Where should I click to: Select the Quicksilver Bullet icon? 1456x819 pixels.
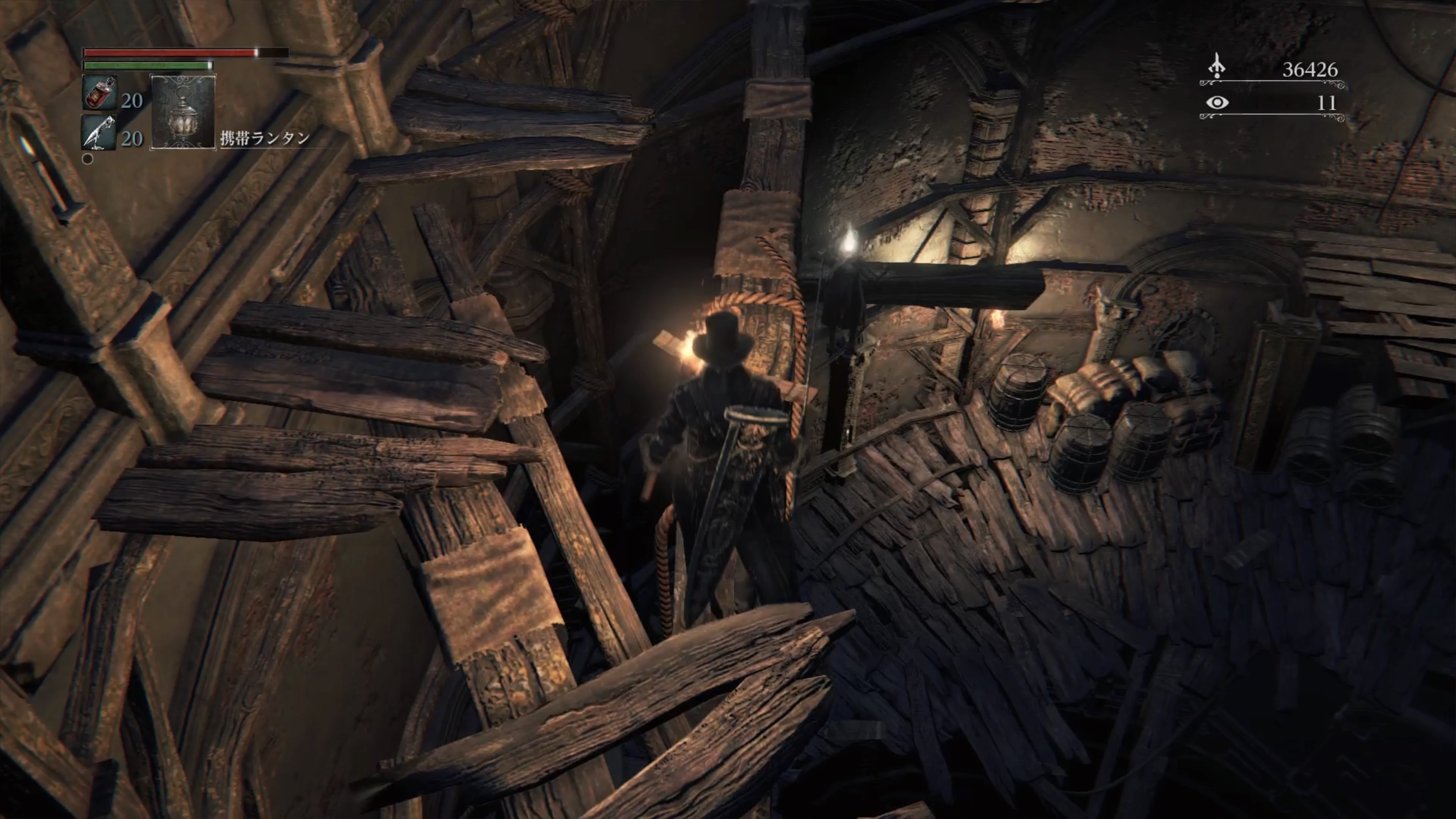pos(99,132)
